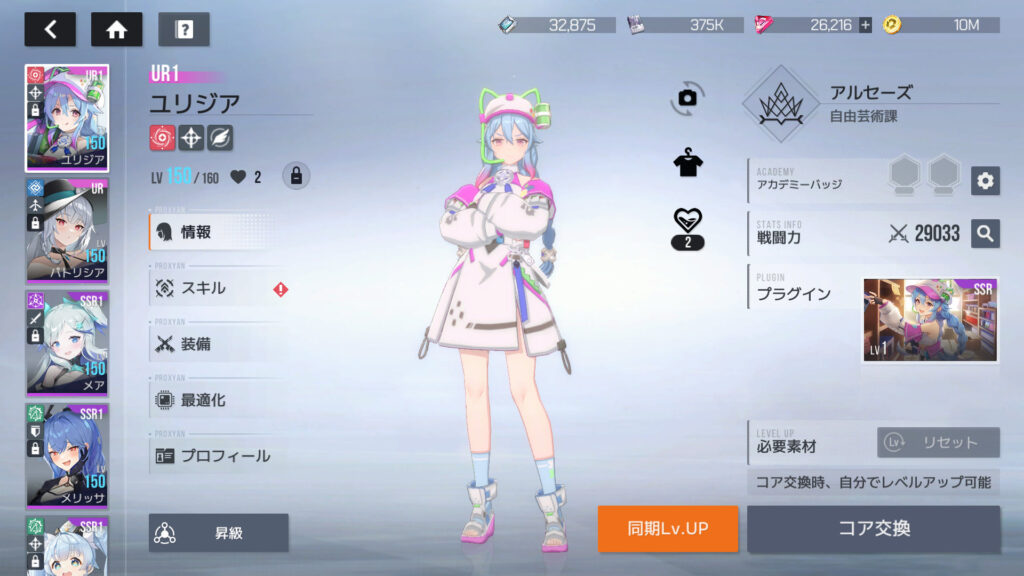Open the help guide button

click(183, 29)
